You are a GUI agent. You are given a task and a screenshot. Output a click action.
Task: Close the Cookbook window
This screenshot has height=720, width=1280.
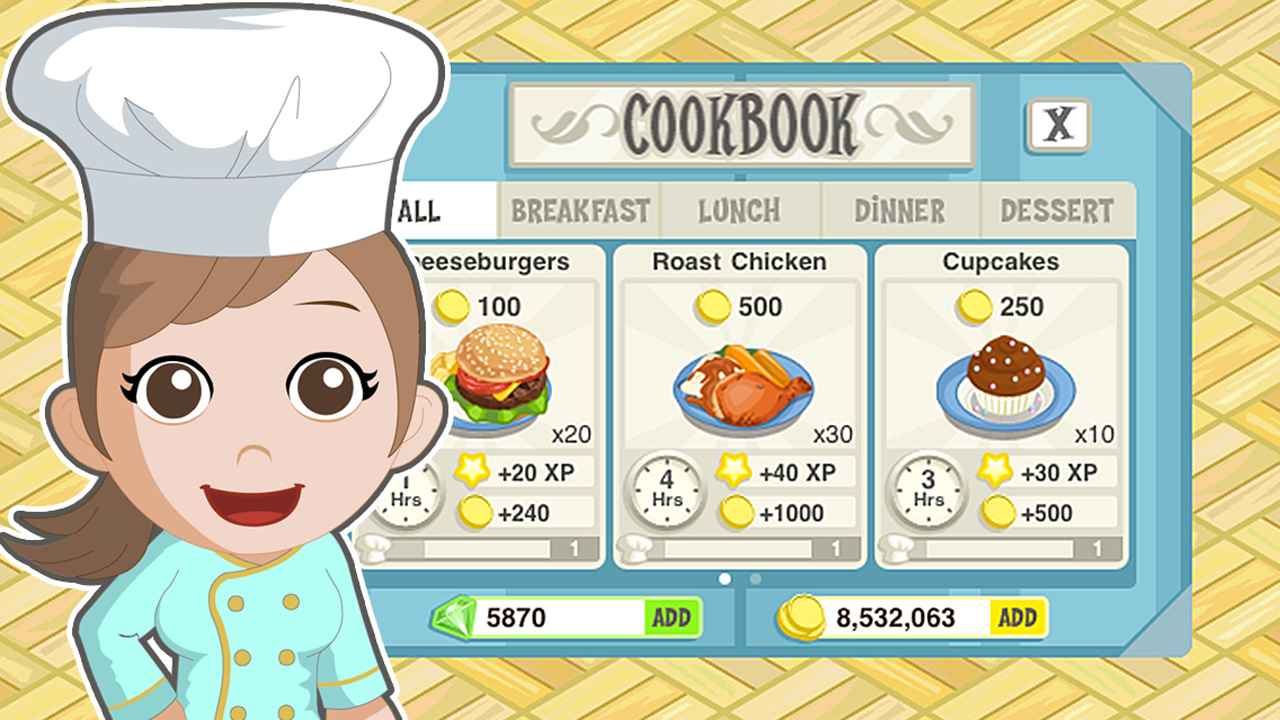tap(1060, 122)
